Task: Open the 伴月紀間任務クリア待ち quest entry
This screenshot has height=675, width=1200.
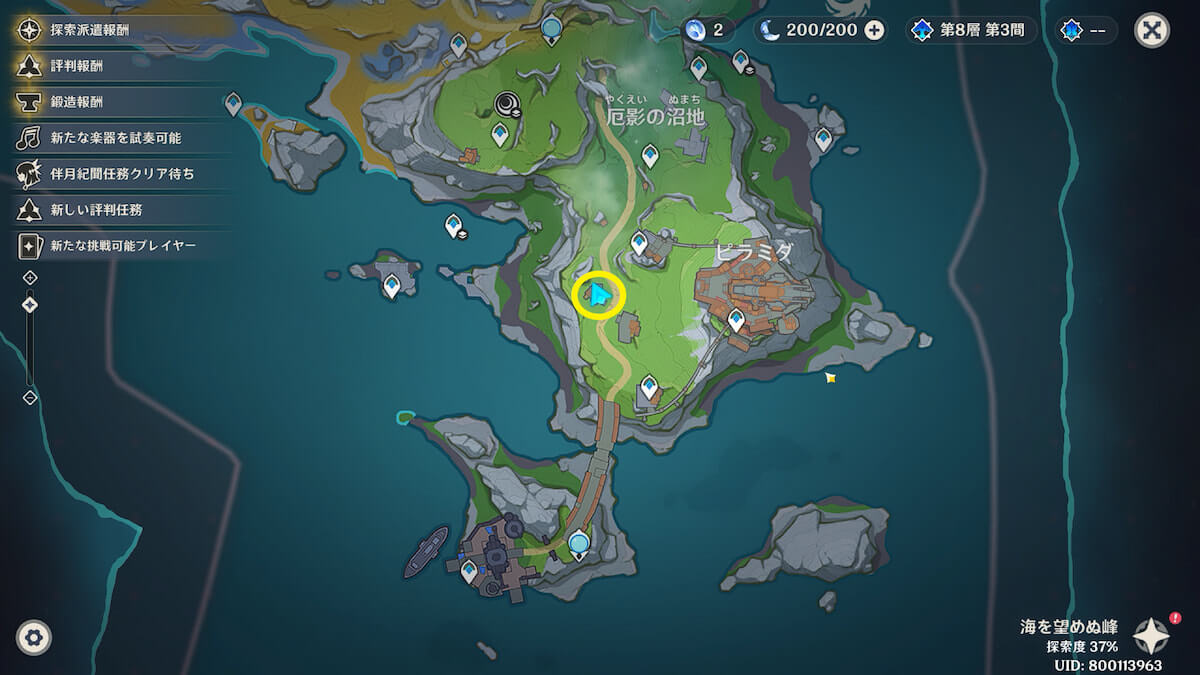Action: (x=110, y=173)
